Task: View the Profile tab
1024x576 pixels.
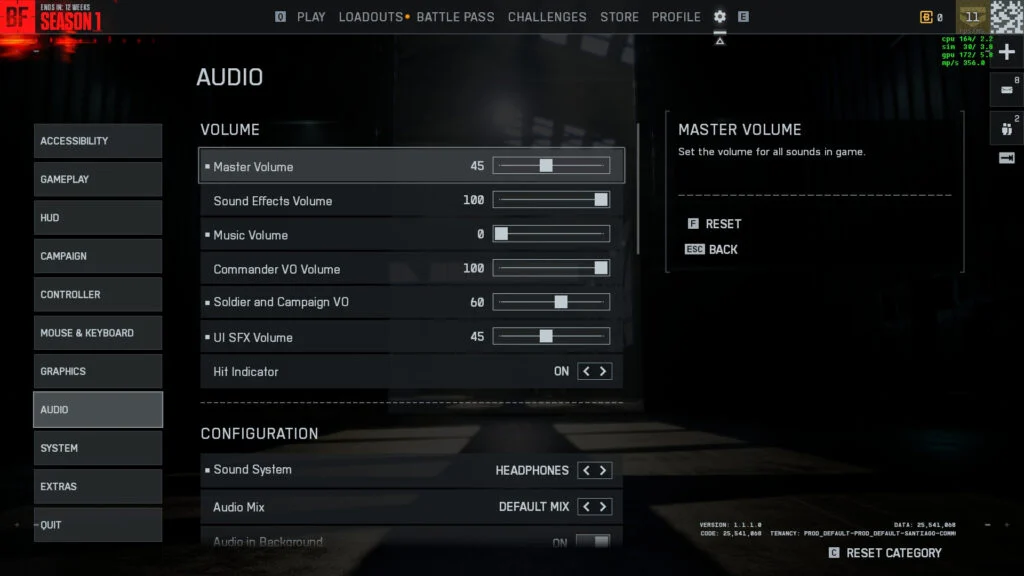Action: 676,17
